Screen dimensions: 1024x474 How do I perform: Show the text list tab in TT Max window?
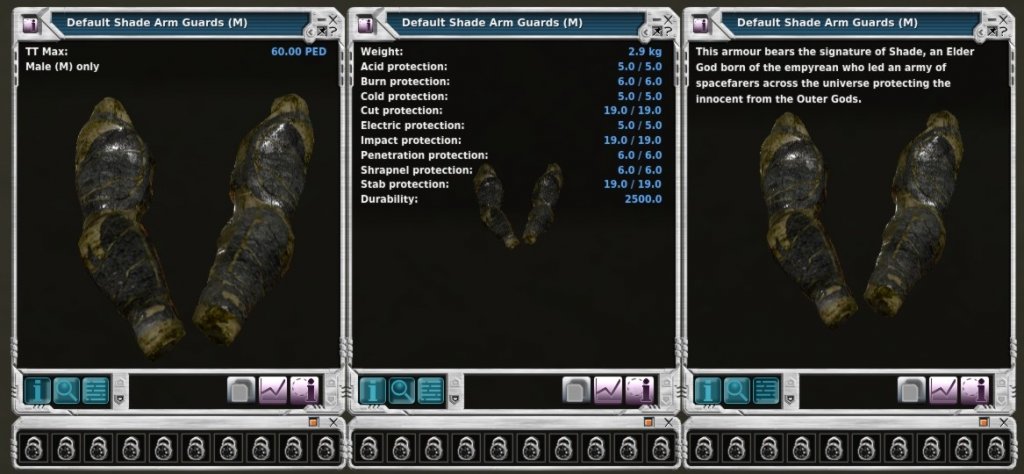[96, 389]
